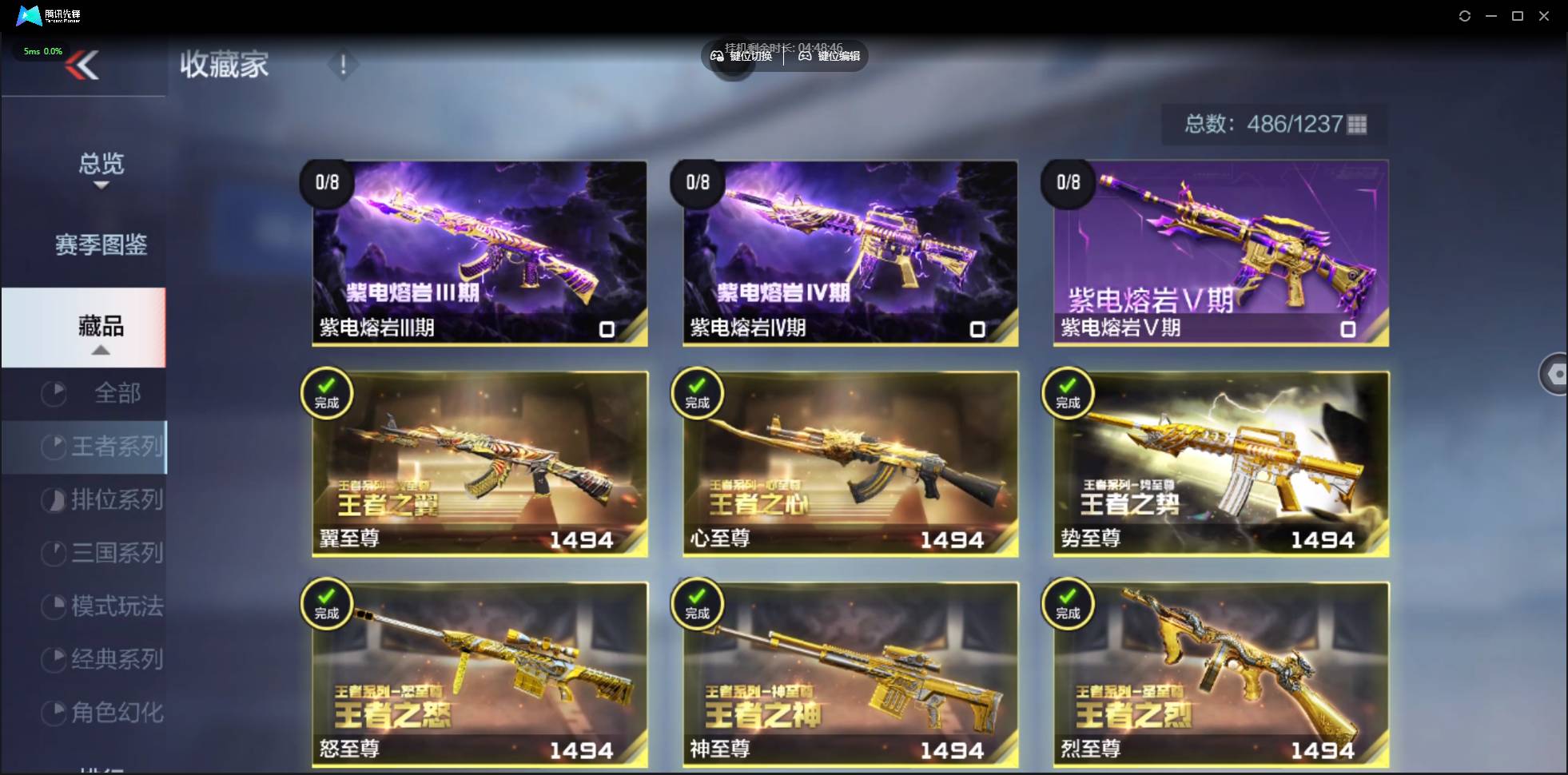This screenshot has height=775, width=1568.
Task: Click the ping indicator showing 5ms 0.0%
Action: click(42, 50)
